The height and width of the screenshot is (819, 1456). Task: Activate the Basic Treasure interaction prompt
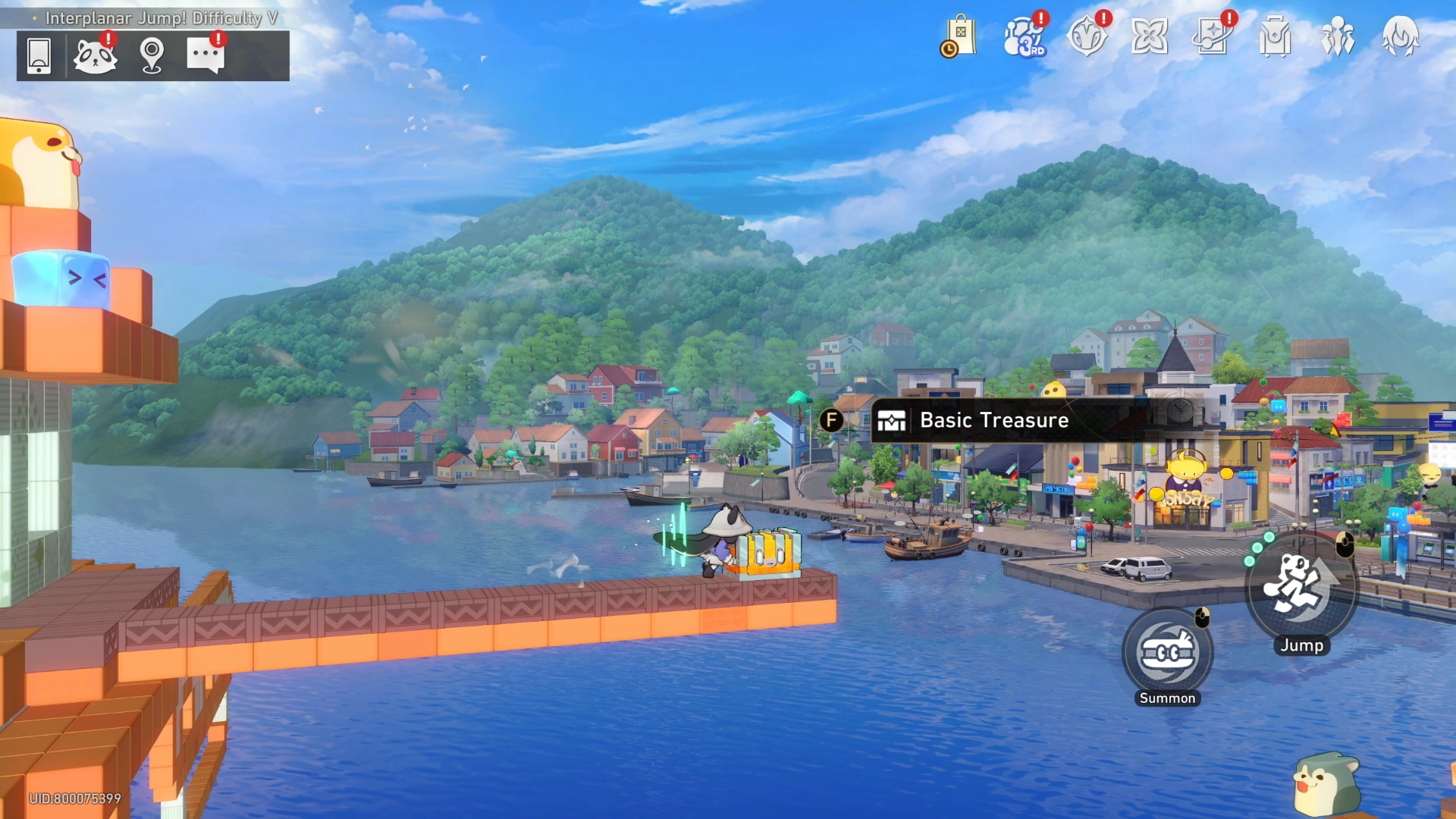[832, 419]
